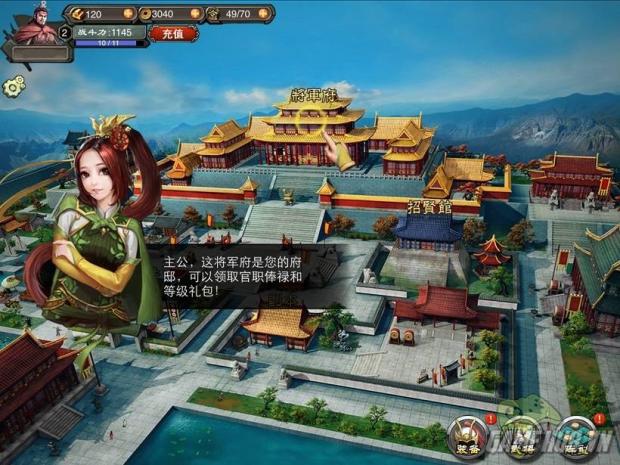
Task: Open the 武将 generals menu
Action: point(521,436)
